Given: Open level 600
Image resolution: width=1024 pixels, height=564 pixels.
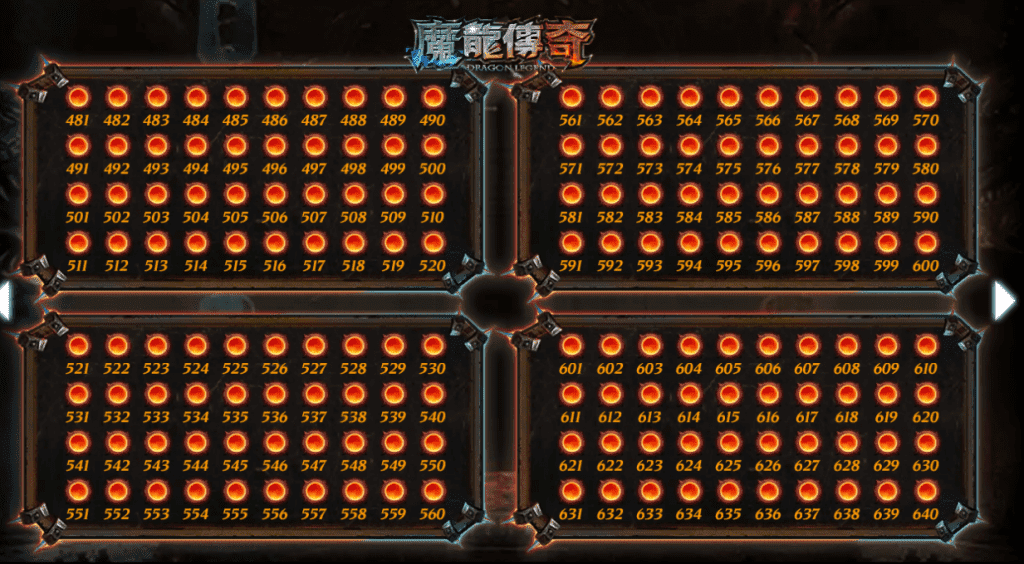Looking at the screenshot, I should tap(927, 243).
